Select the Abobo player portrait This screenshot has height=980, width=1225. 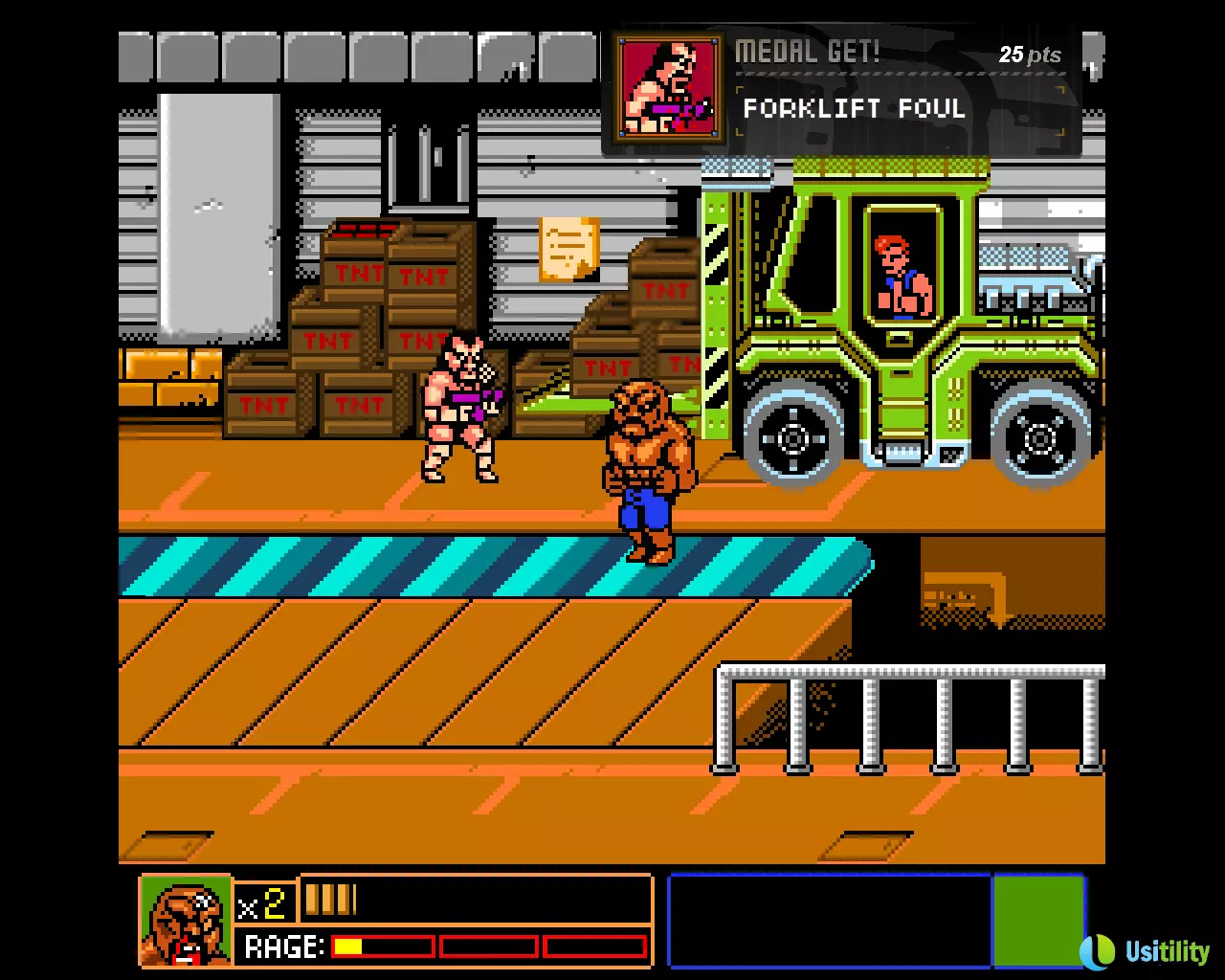186,921
